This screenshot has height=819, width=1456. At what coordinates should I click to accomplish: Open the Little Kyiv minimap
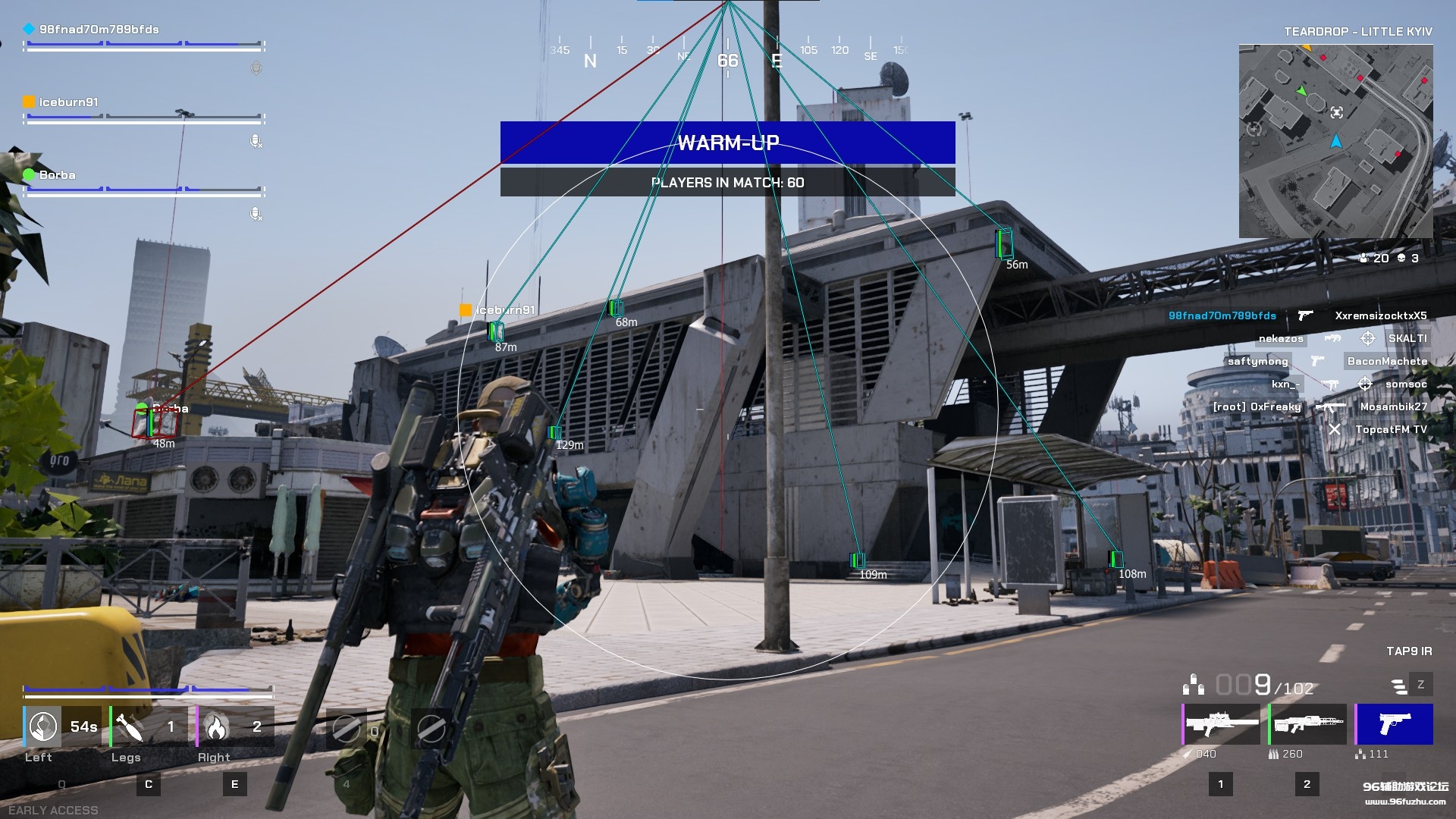[1335, 141]
